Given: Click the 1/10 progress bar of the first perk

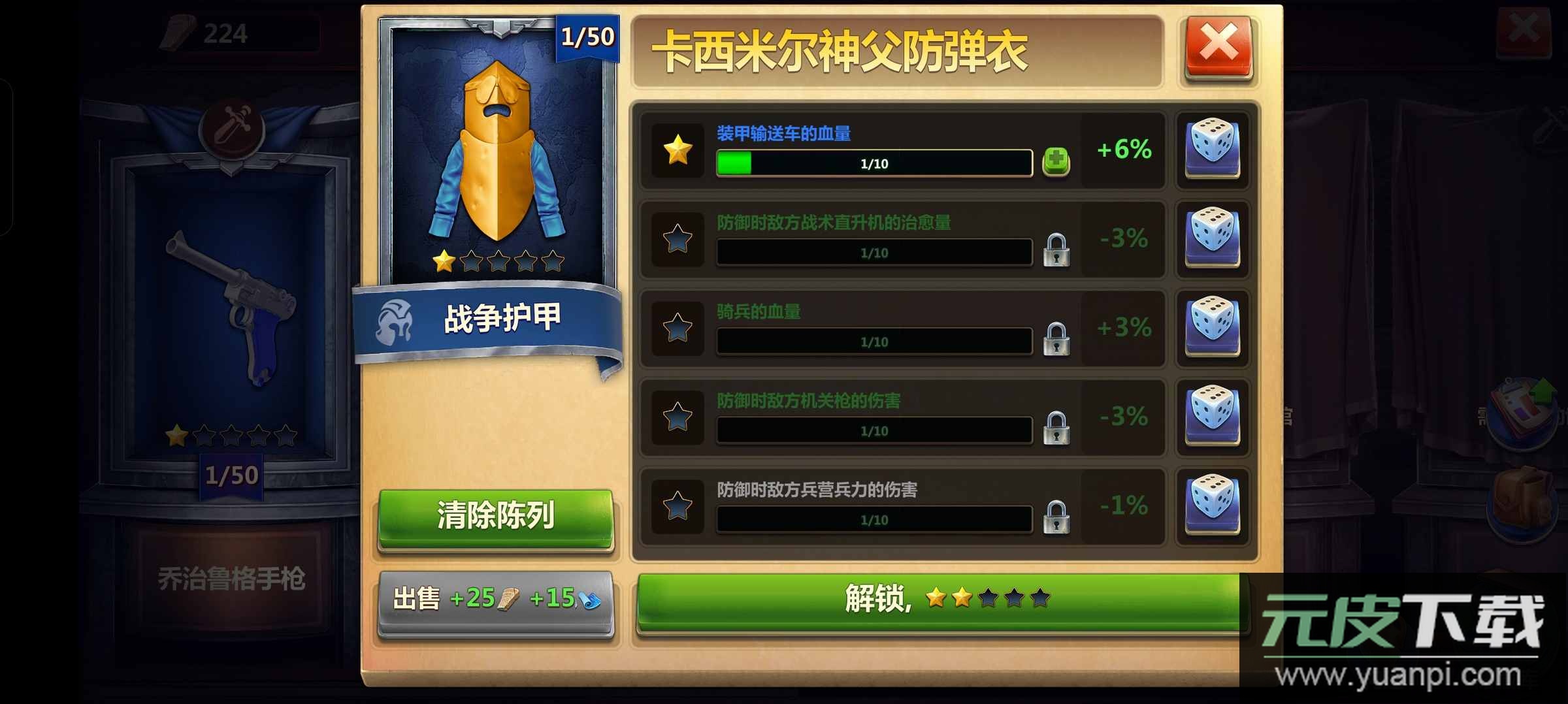Looking at the screenshot, I should point(874,163).
